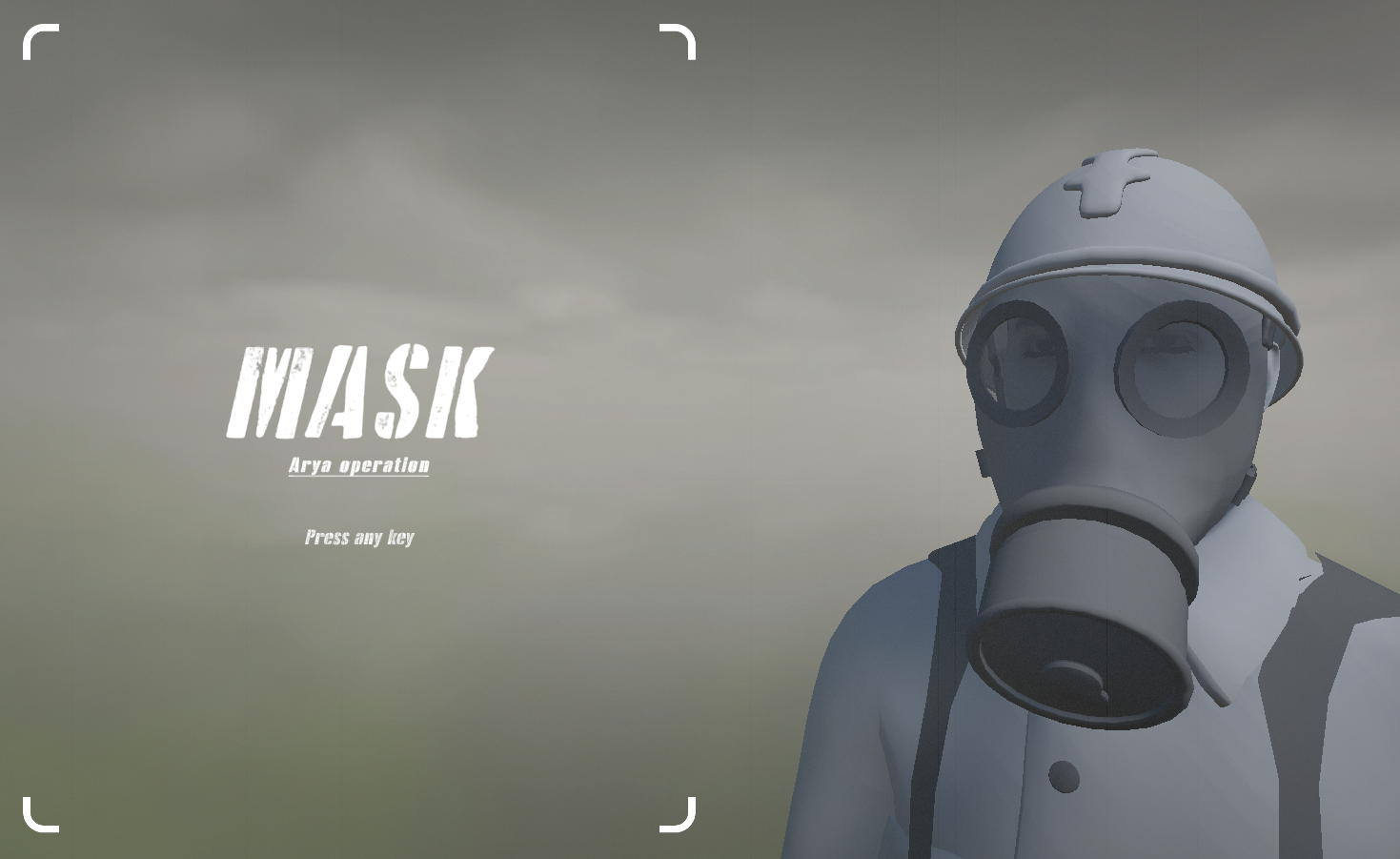Click the underlined Arya operation subtitle
Screen dimensions: 1400x859
click(358, 465)
